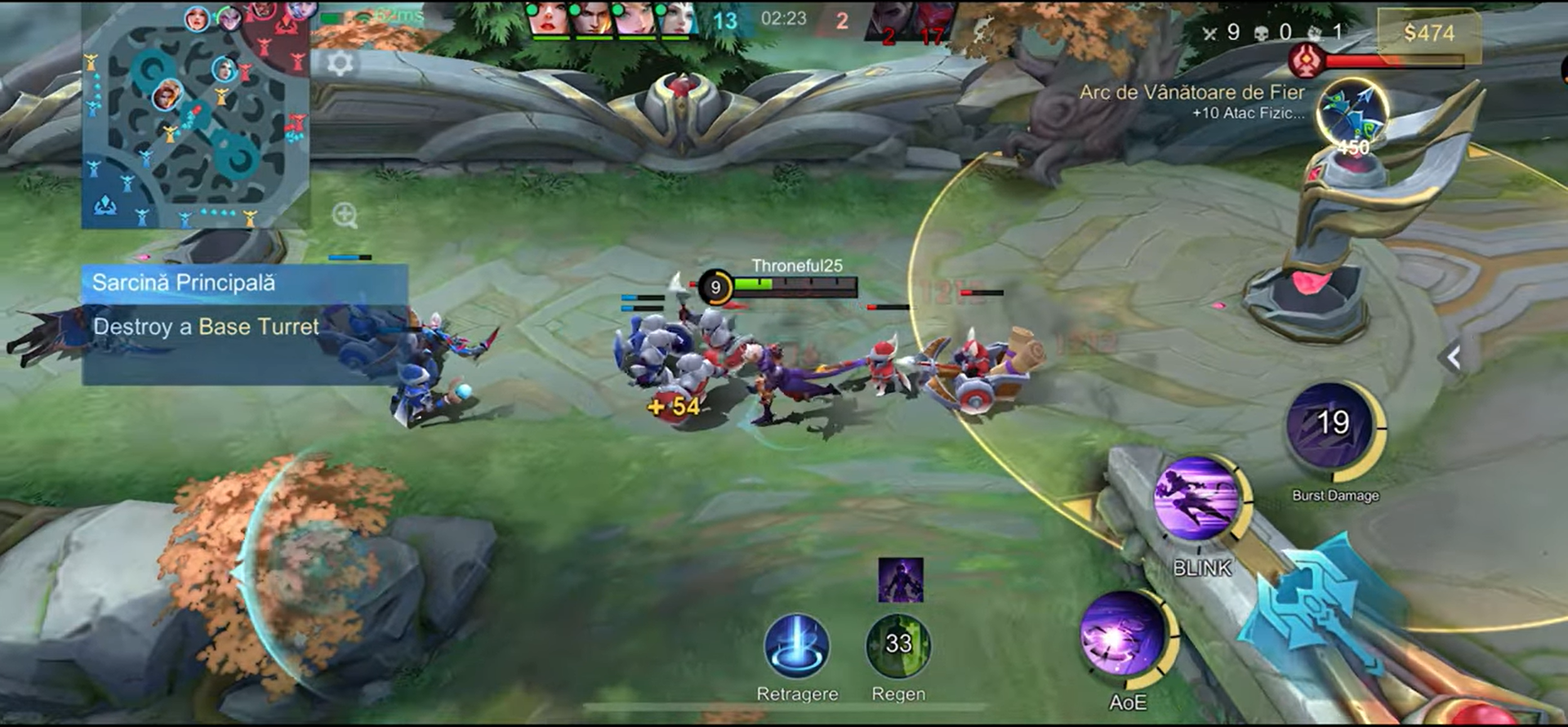Cast the AoE skill
The height and width of the screenshot is (727, 1568).
click(1125, 636)
